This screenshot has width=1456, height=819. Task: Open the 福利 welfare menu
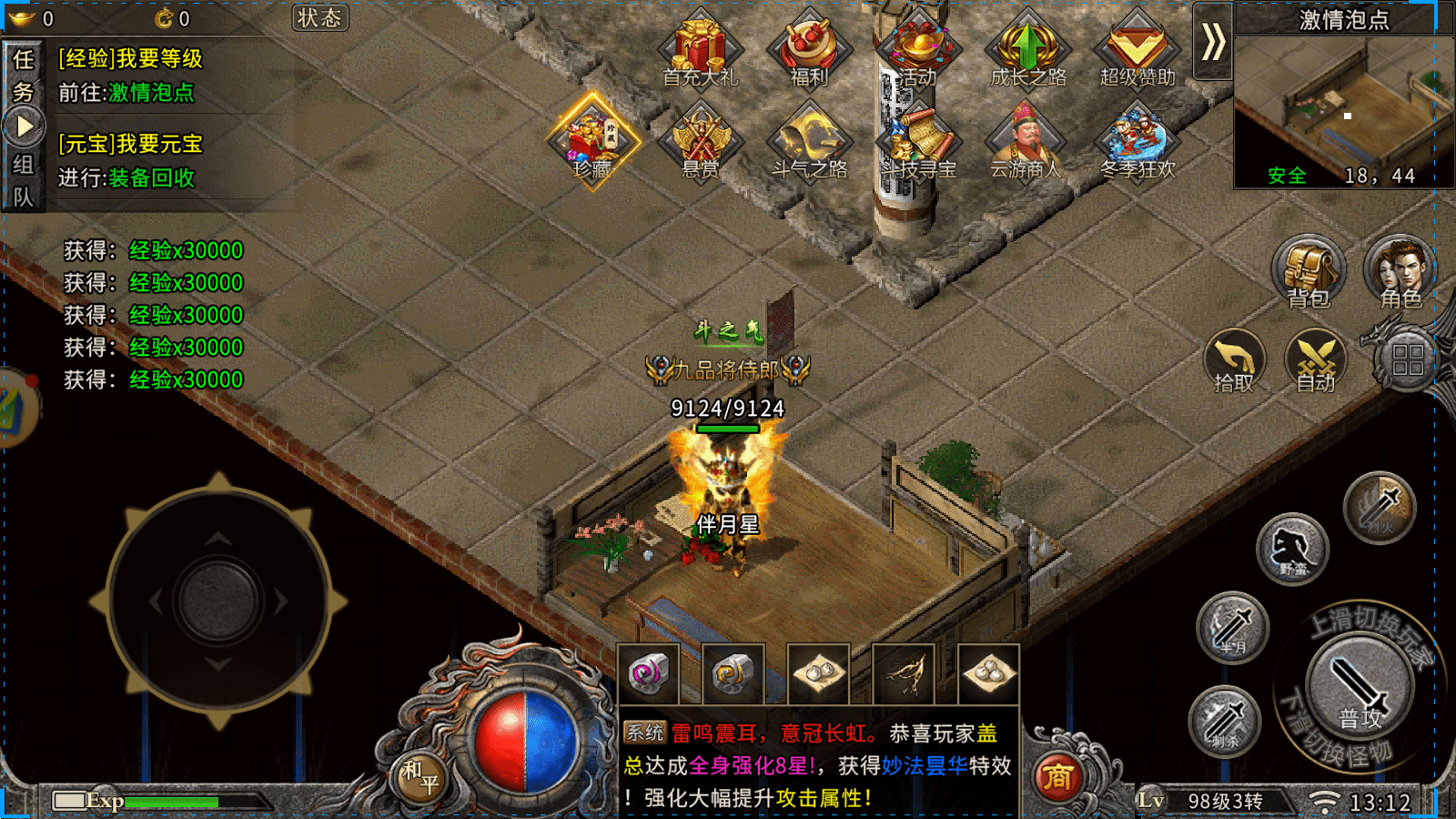pos(809,50)
